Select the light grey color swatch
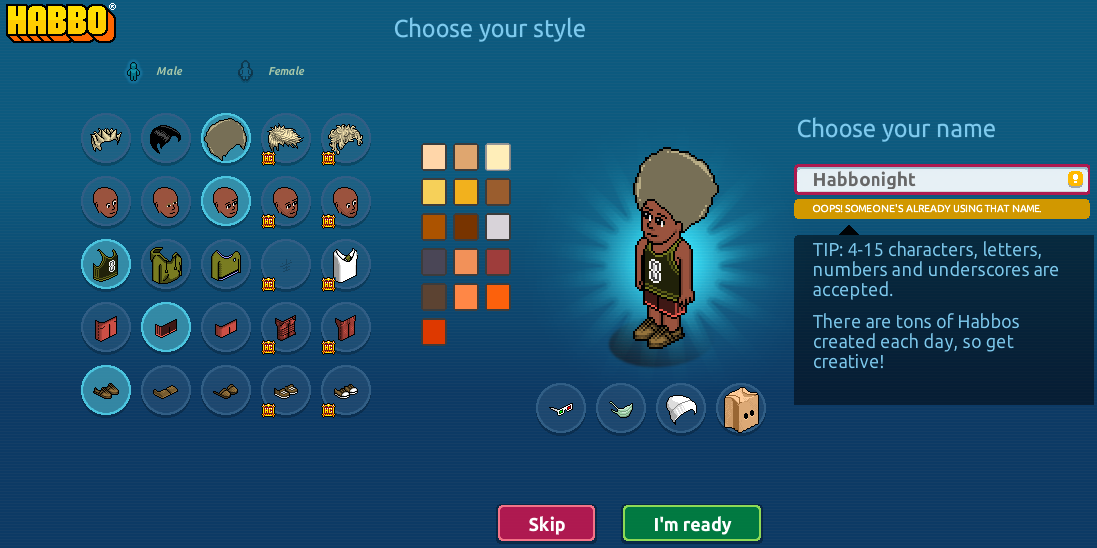 click(498, 226)
